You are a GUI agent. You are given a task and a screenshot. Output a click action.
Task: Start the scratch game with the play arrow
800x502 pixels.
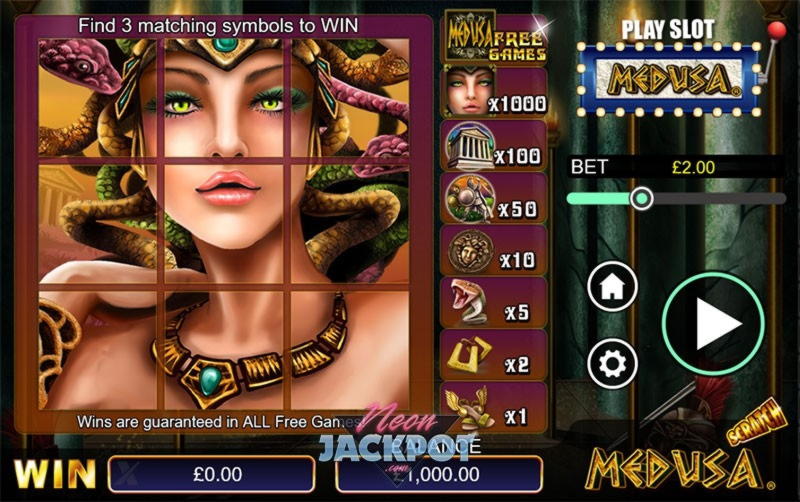tap(713, 323)
